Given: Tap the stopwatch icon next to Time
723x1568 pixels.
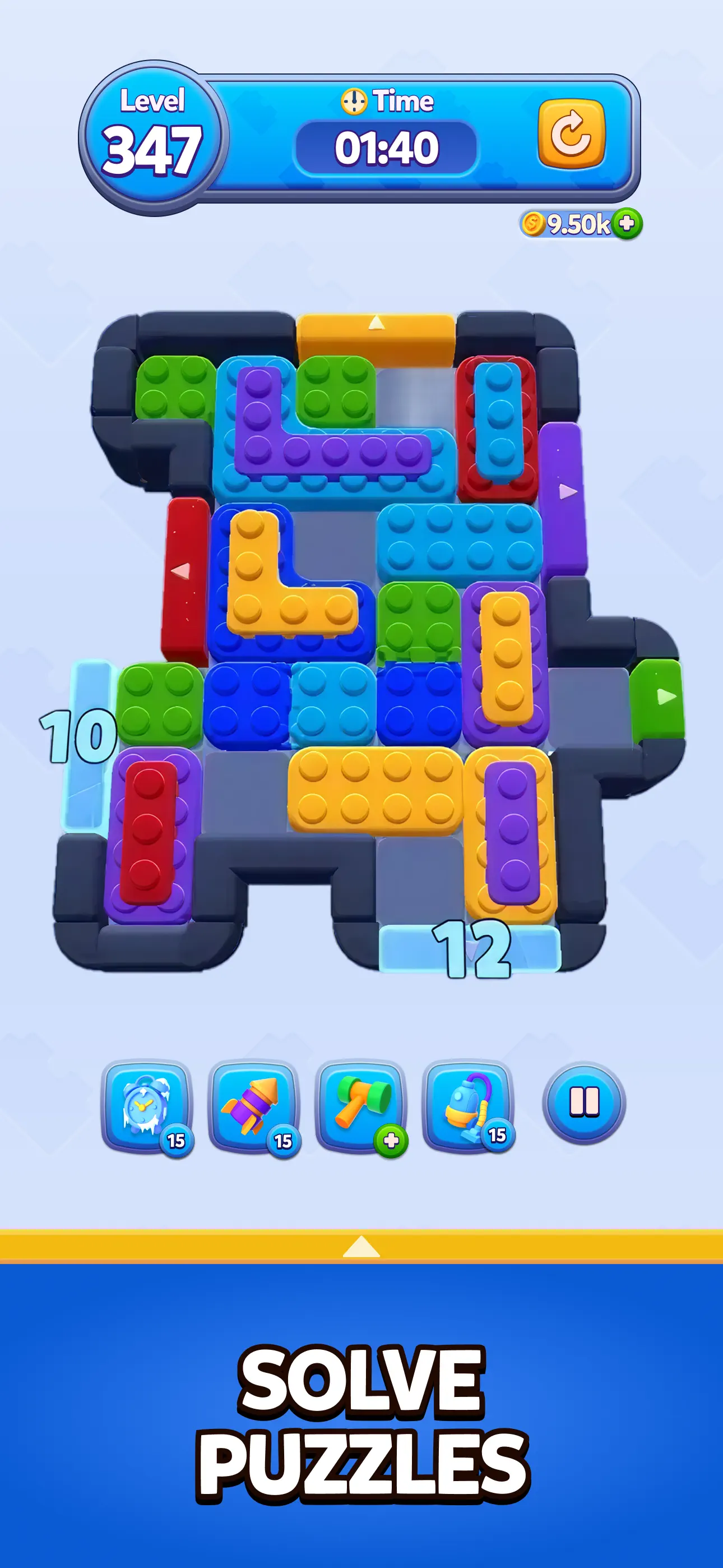Looking at the screenshot, I should click(x=354, y=102).
